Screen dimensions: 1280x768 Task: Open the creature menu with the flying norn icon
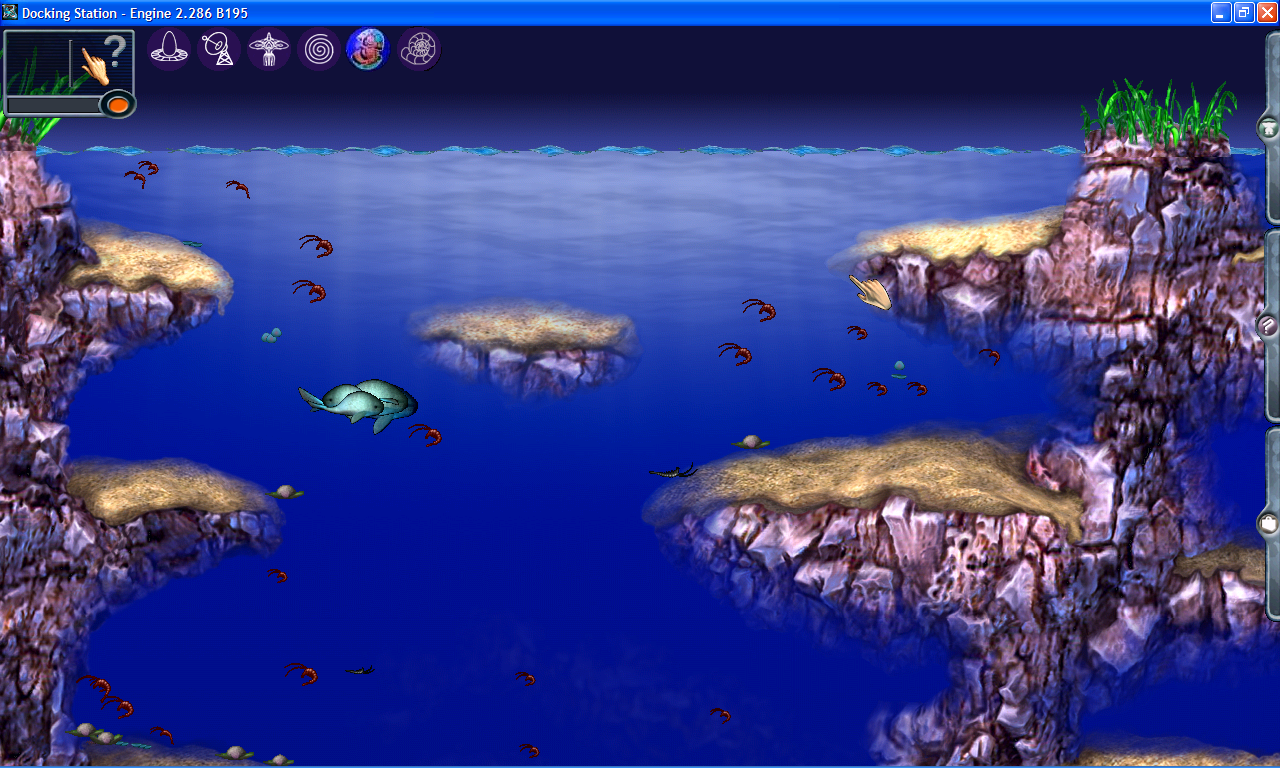[269, 48]
